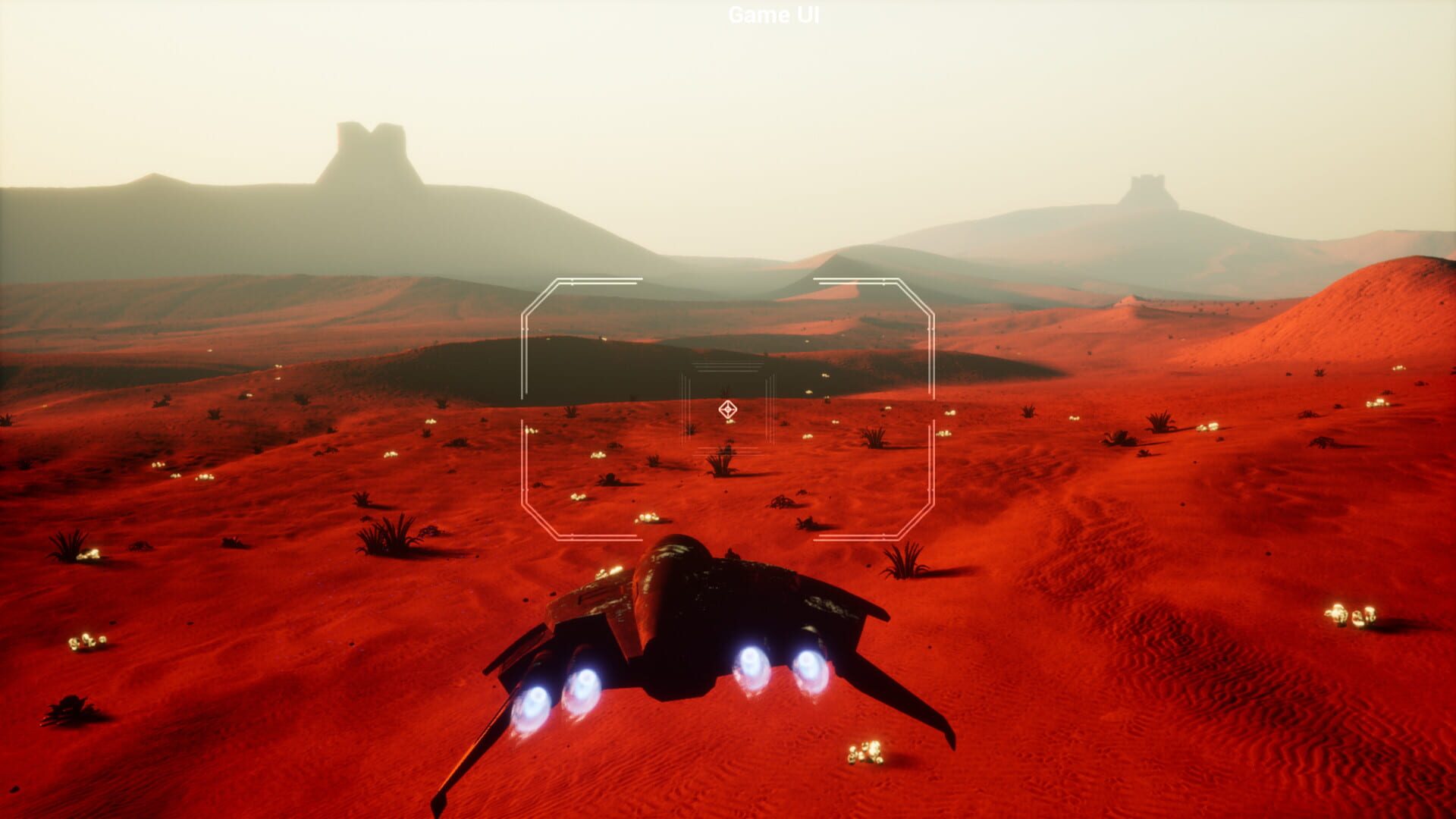Image resolution: width=1456 pixels, height=819 pixels.
Task: Click the player spaceship fuselage
Action: [x=682, y=599]
